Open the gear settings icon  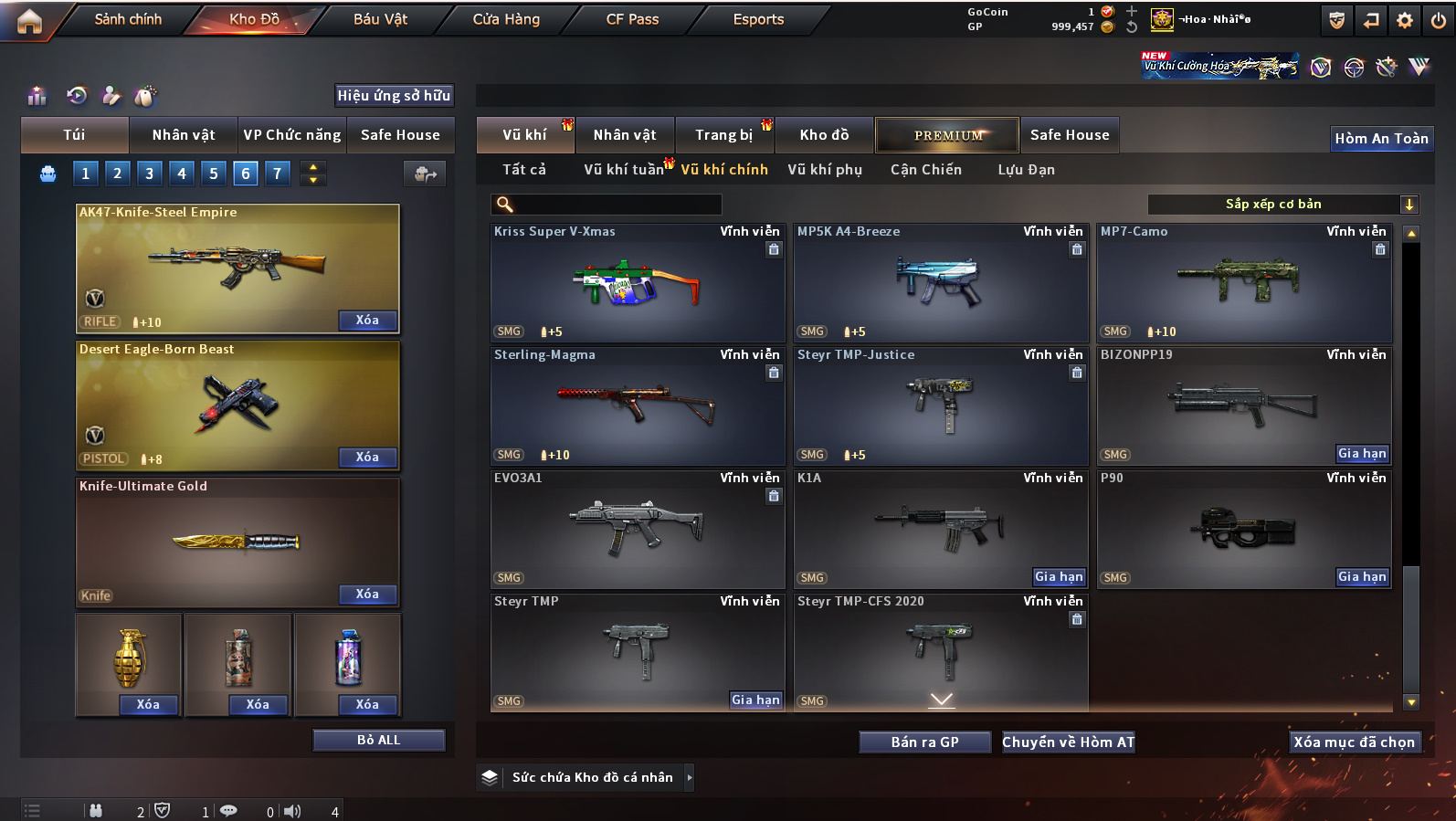tap(1405, 20)
